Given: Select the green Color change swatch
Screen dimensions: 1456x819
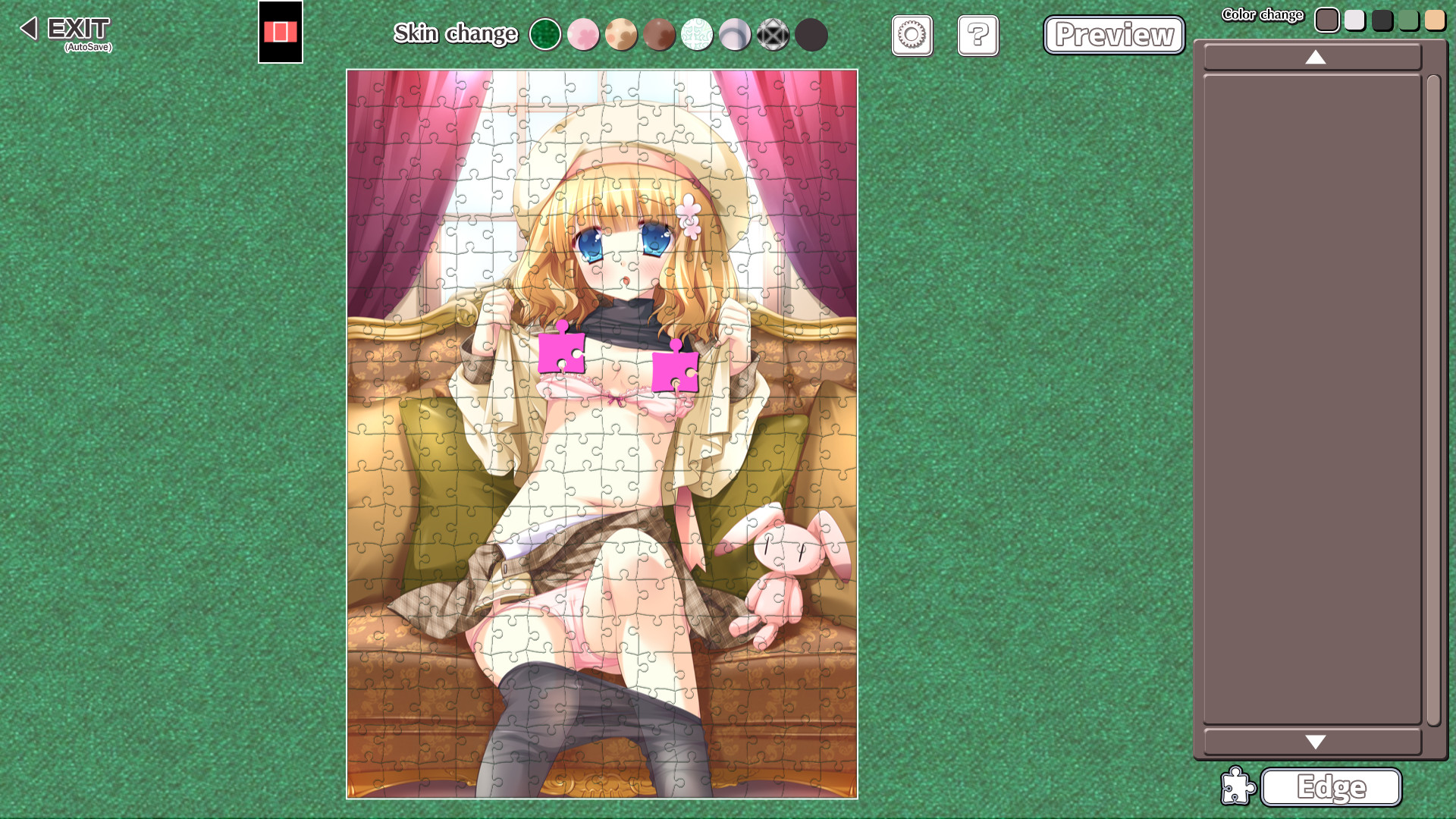Looking at the screenshot, I should 1409,20.
